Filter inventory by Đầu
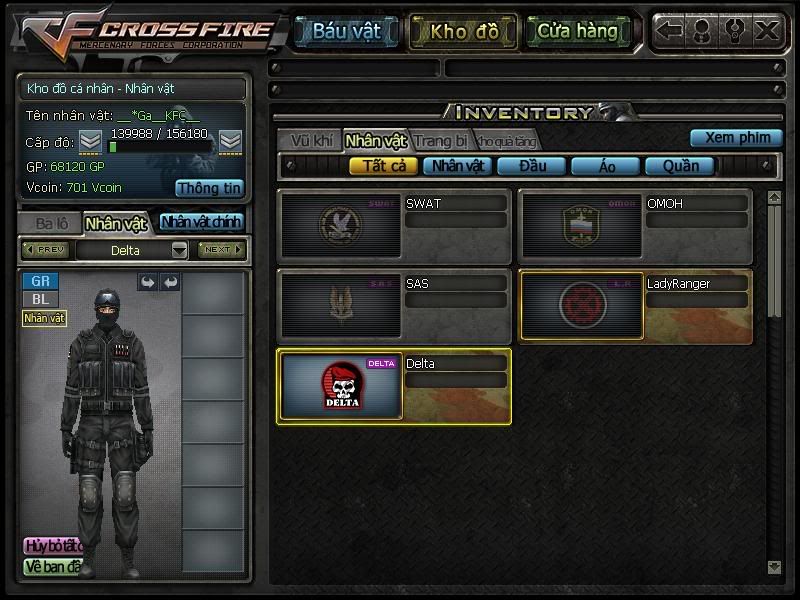This screenshot has height=600, width=800. point(531,166)
